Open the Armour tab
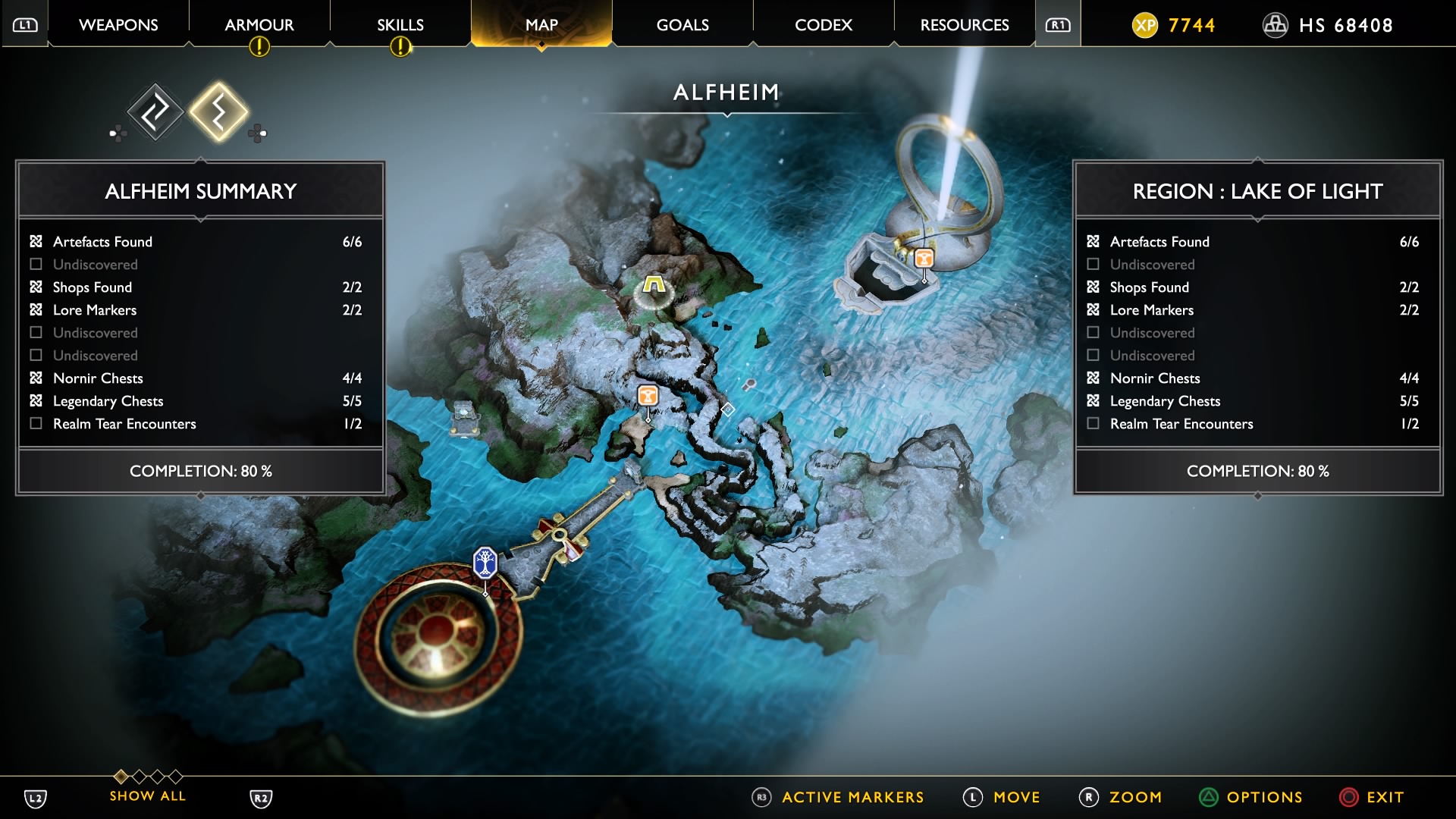Image resolution: width=1456 pixels, height=819 pixels. (259, 25)
